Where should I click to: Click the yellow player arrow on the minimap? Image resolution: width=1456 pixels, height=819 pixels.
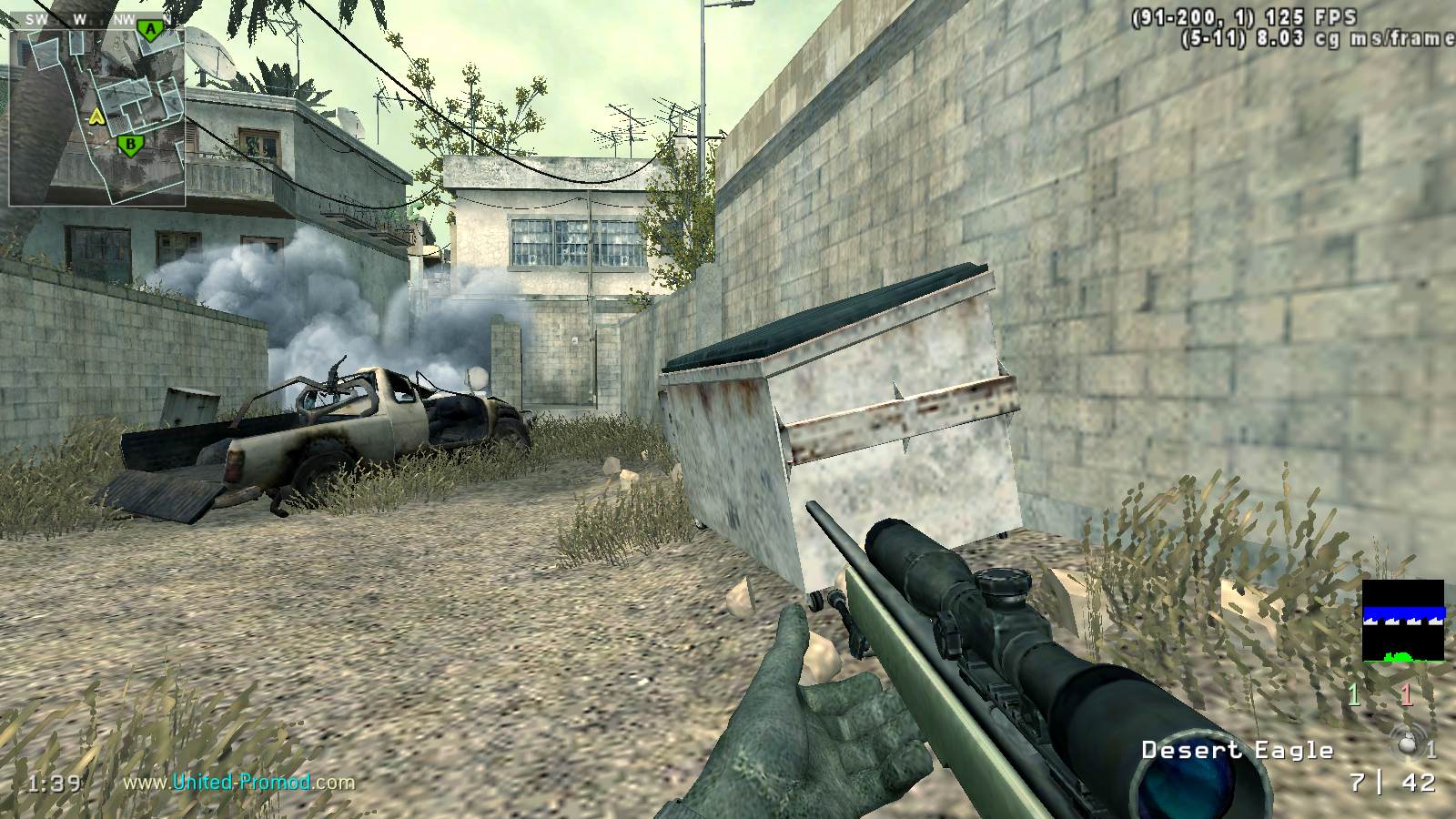pyautogui.click(x=96, y=116)
